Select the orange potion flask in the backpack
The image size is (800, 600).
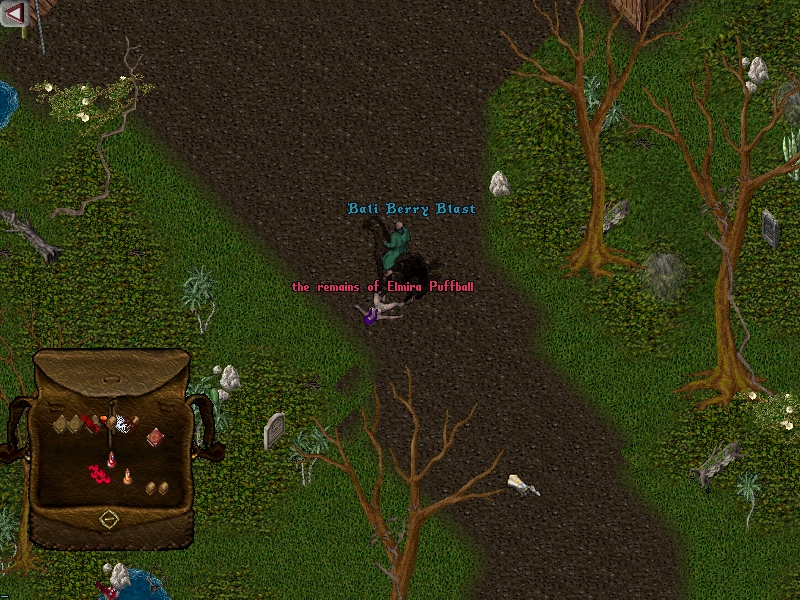[x=128, y=476]
